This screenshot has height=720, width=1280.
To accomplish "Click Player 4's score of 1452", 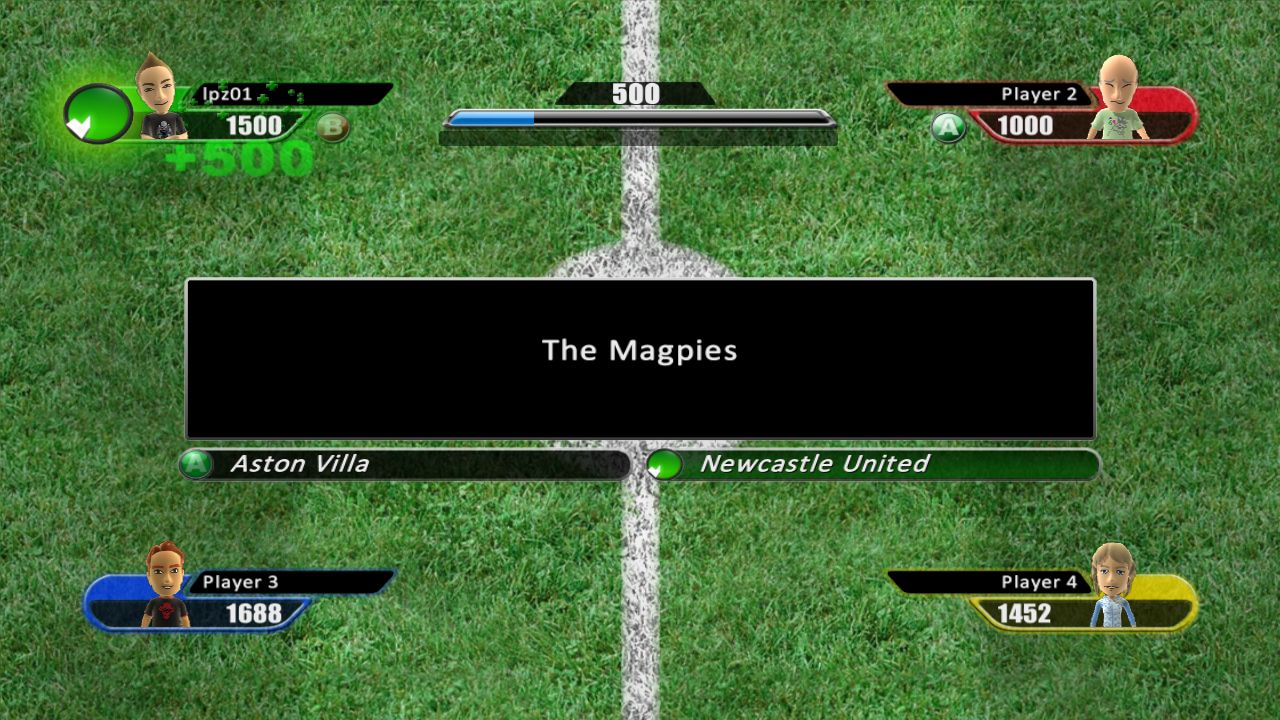I will [1027, 615].
